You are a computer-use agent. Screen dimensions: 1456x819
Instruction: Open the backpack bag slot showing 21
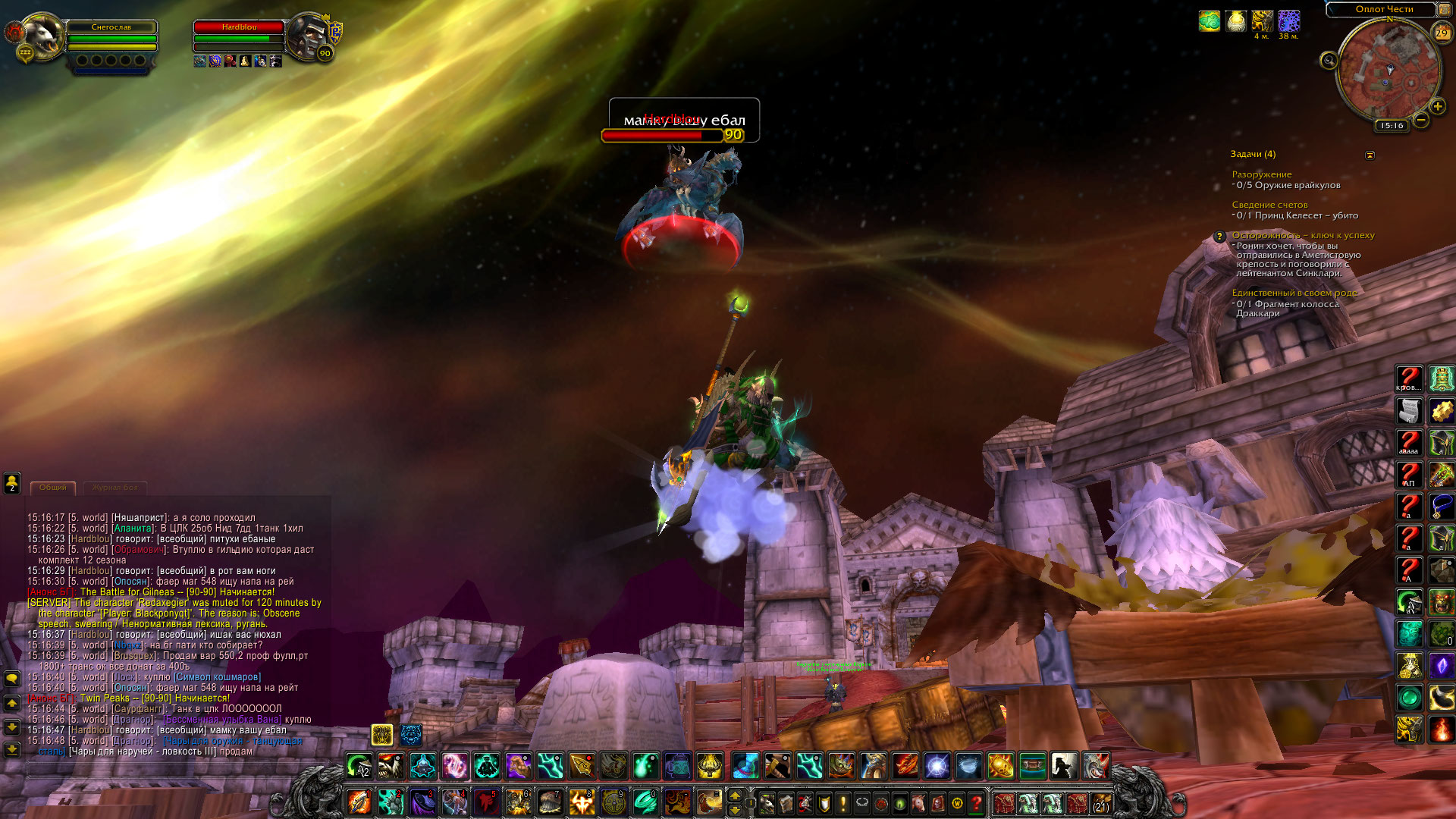[x=1101, y=802]
